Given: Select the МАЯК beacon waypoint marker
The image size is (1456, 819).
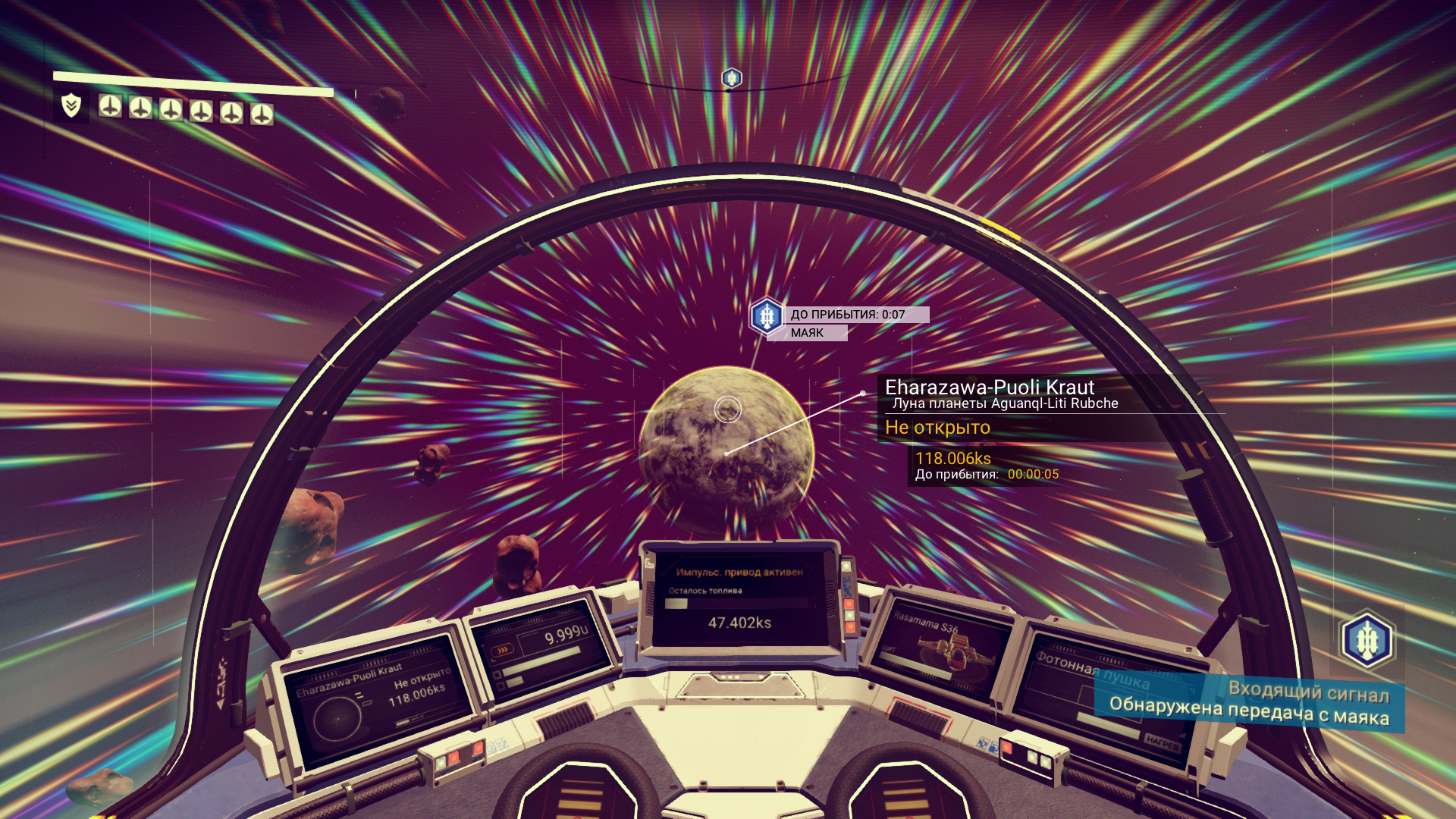Looking at the screenshot, I should click(x=766, y=316).
